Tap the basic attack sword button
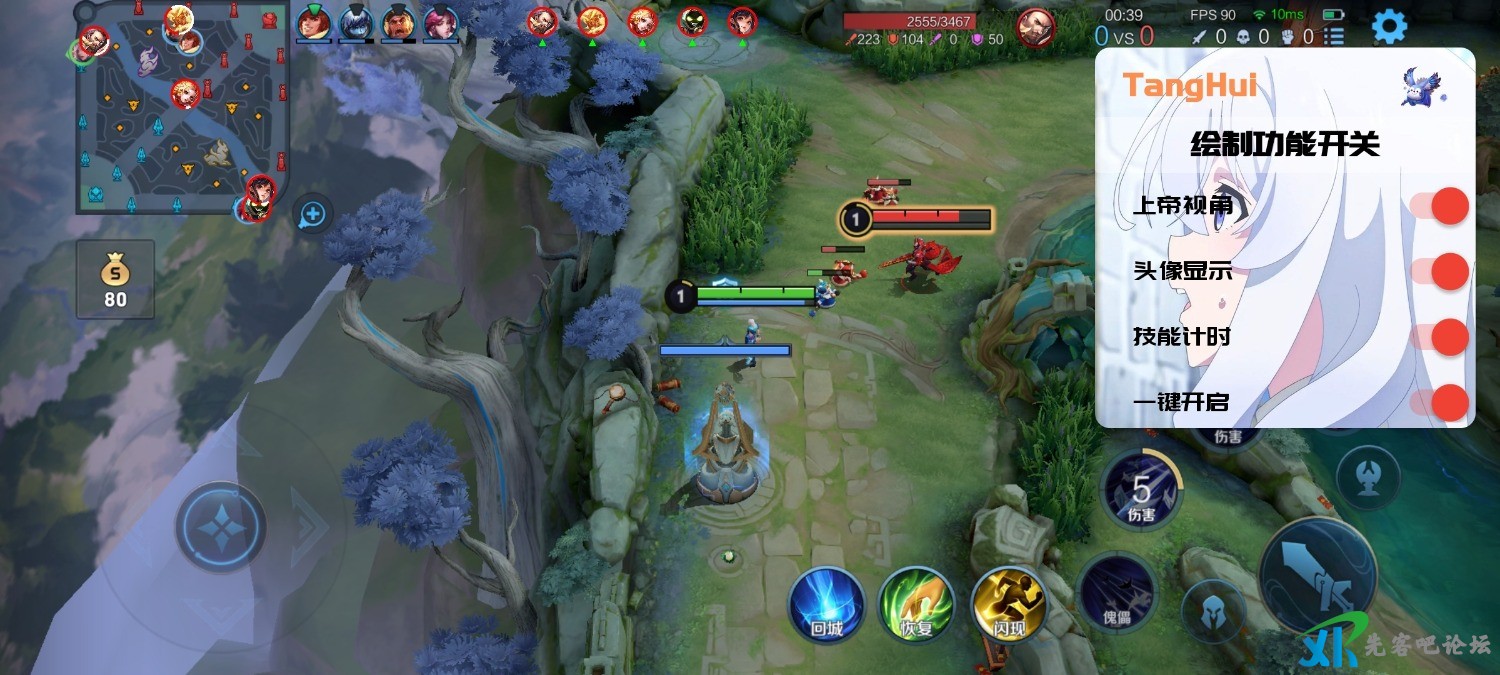1500x675 pixels. click(1317, 575)
